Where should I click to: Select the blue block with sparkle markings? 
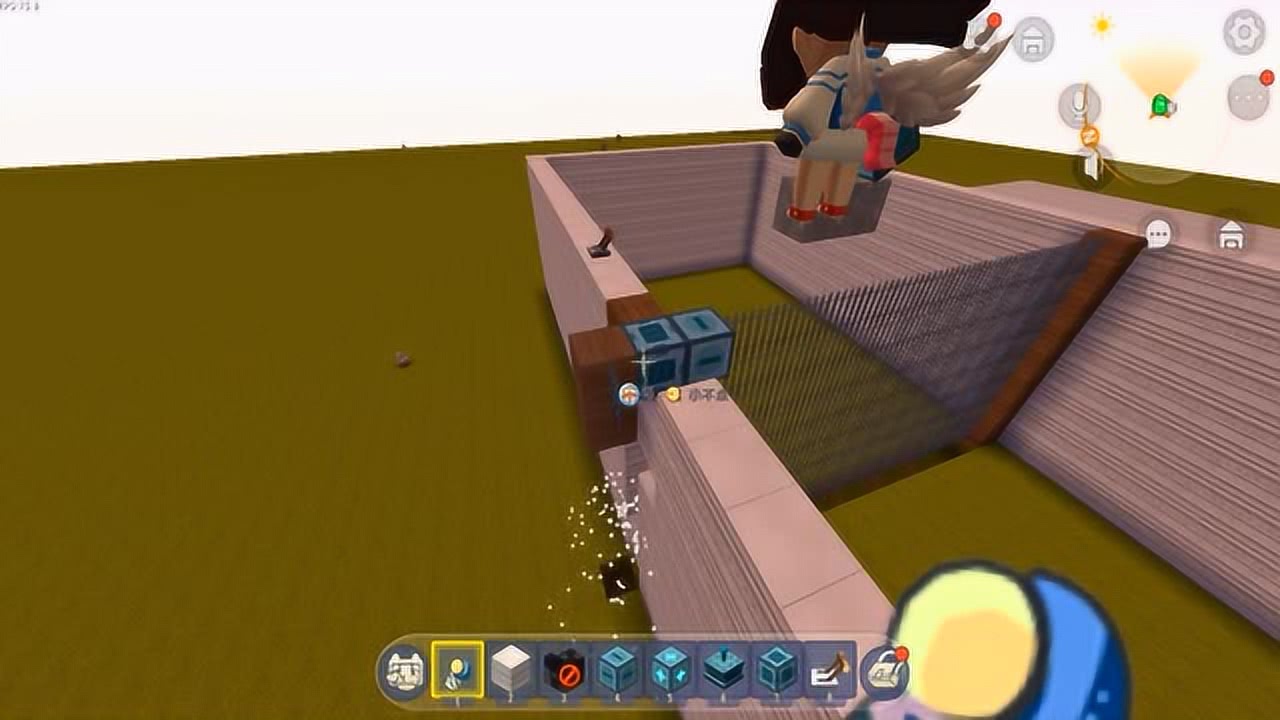669,669
